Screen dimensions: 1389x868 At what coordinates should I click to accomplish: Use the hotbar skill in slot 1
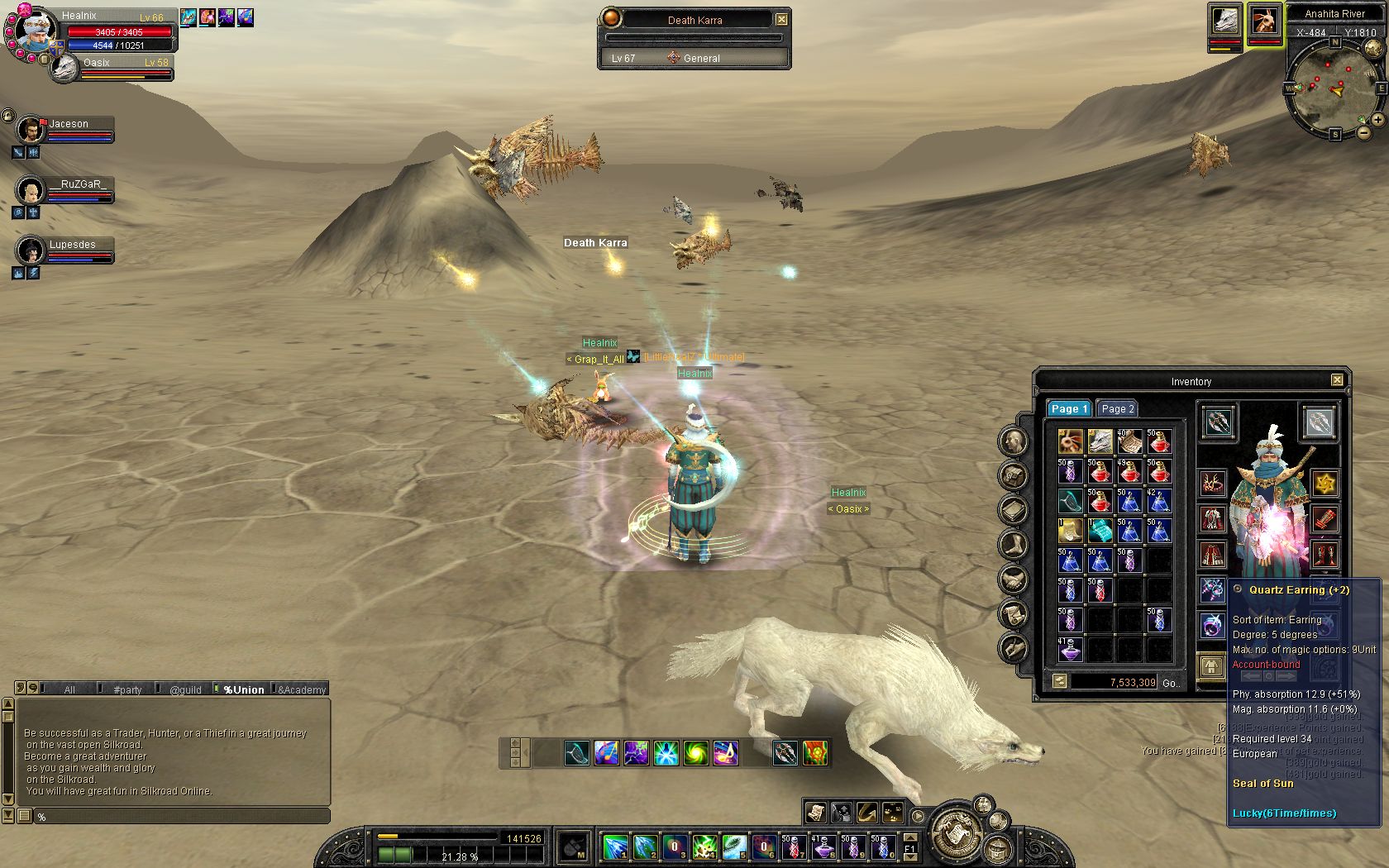[x=614, y=847]
